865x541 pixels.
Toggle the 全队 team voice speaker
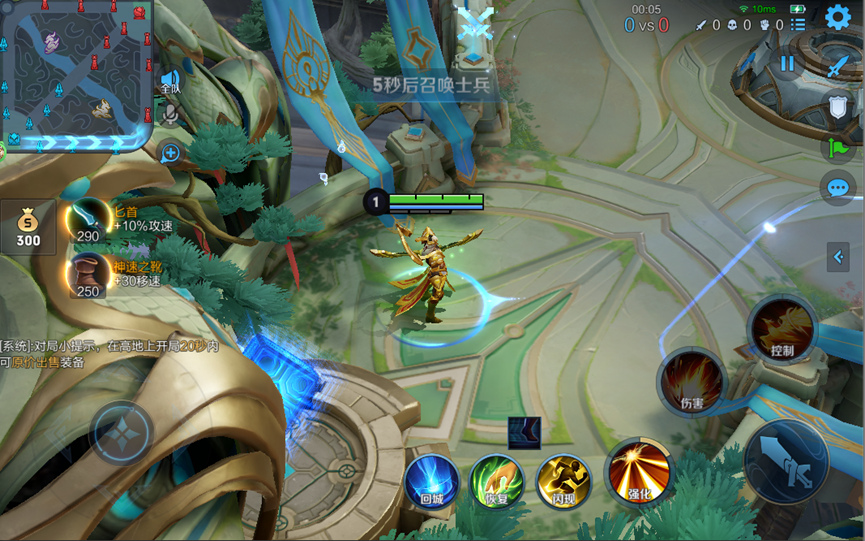pos(170,80)
